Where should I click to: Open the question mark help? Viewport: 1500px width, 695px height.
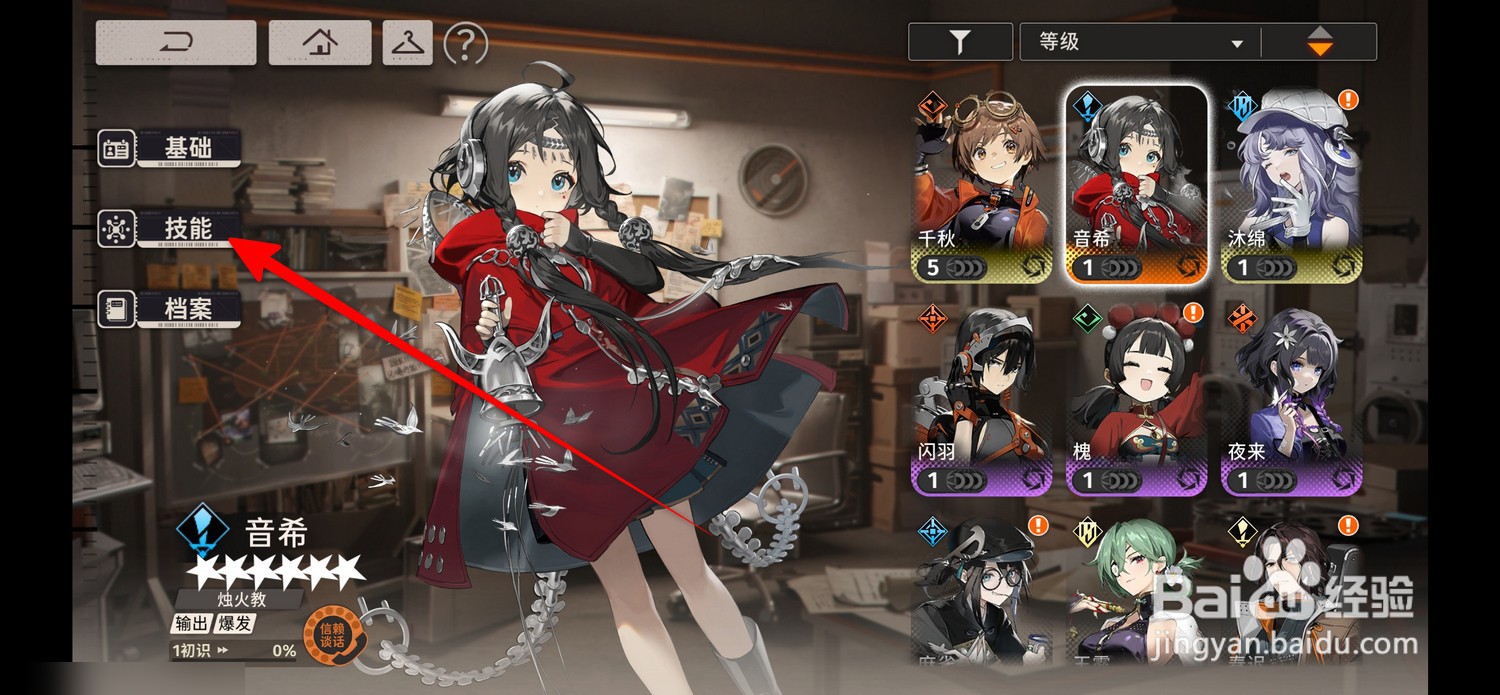pos(465,43)
